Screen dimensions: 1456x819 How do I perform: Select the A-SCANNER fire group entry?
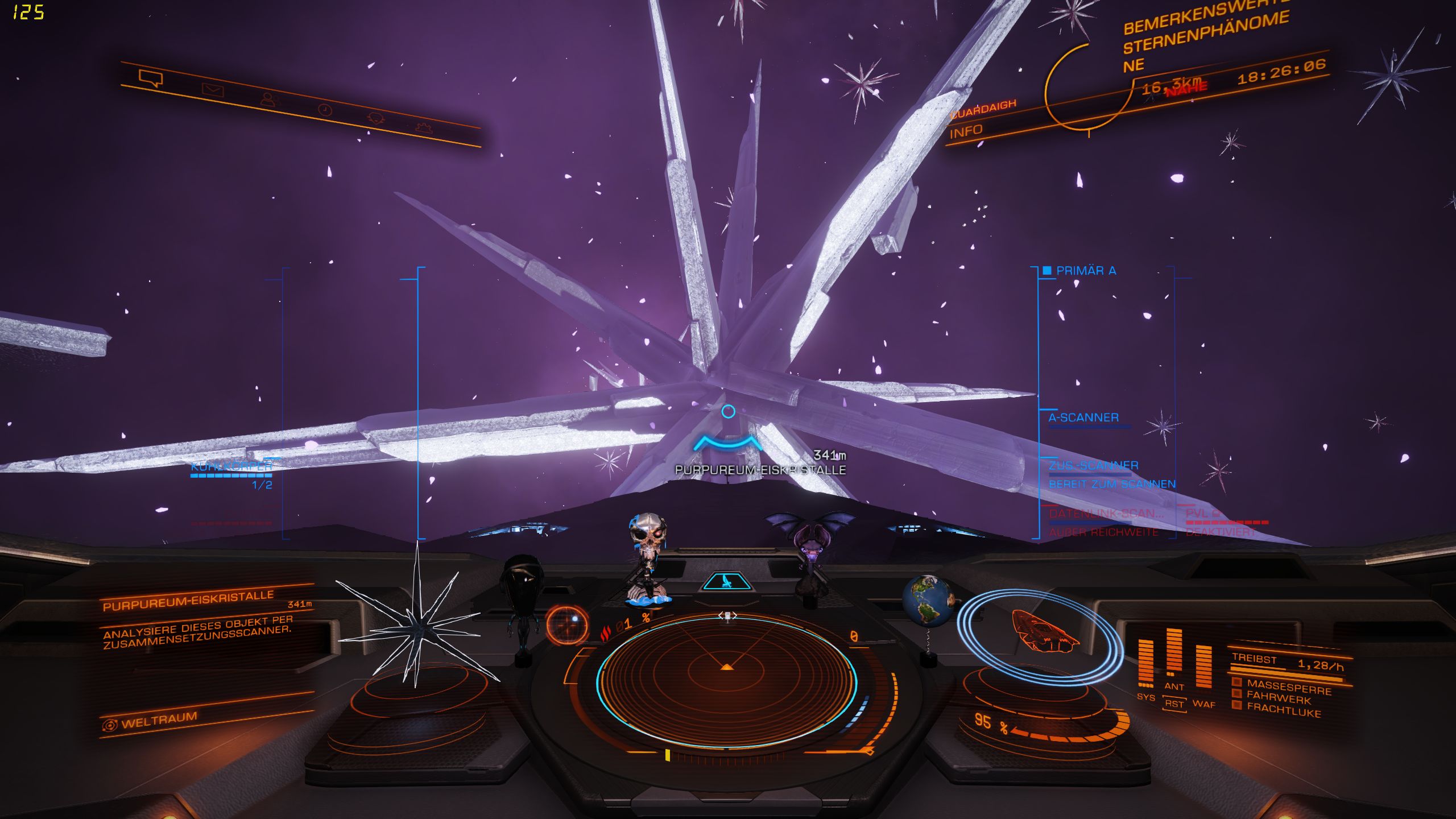pos(1083,417)
